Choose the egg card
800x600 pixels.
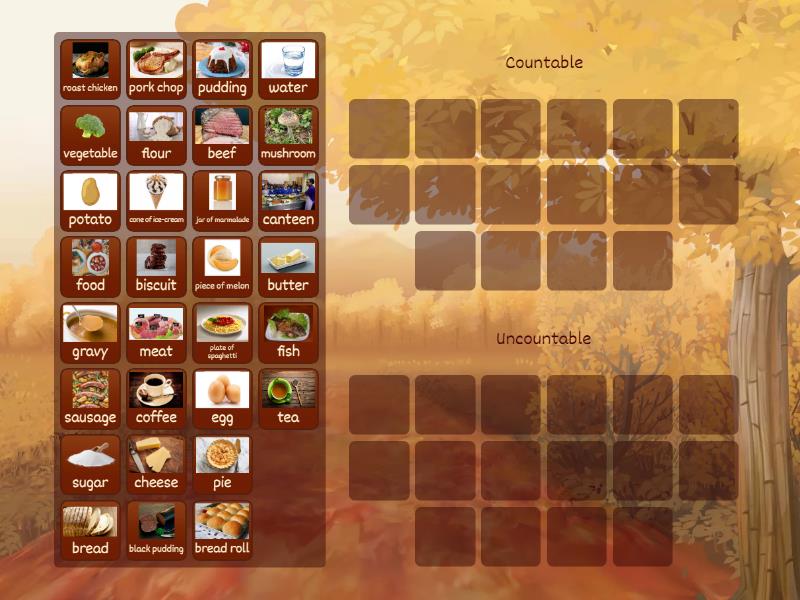[222, 399]
